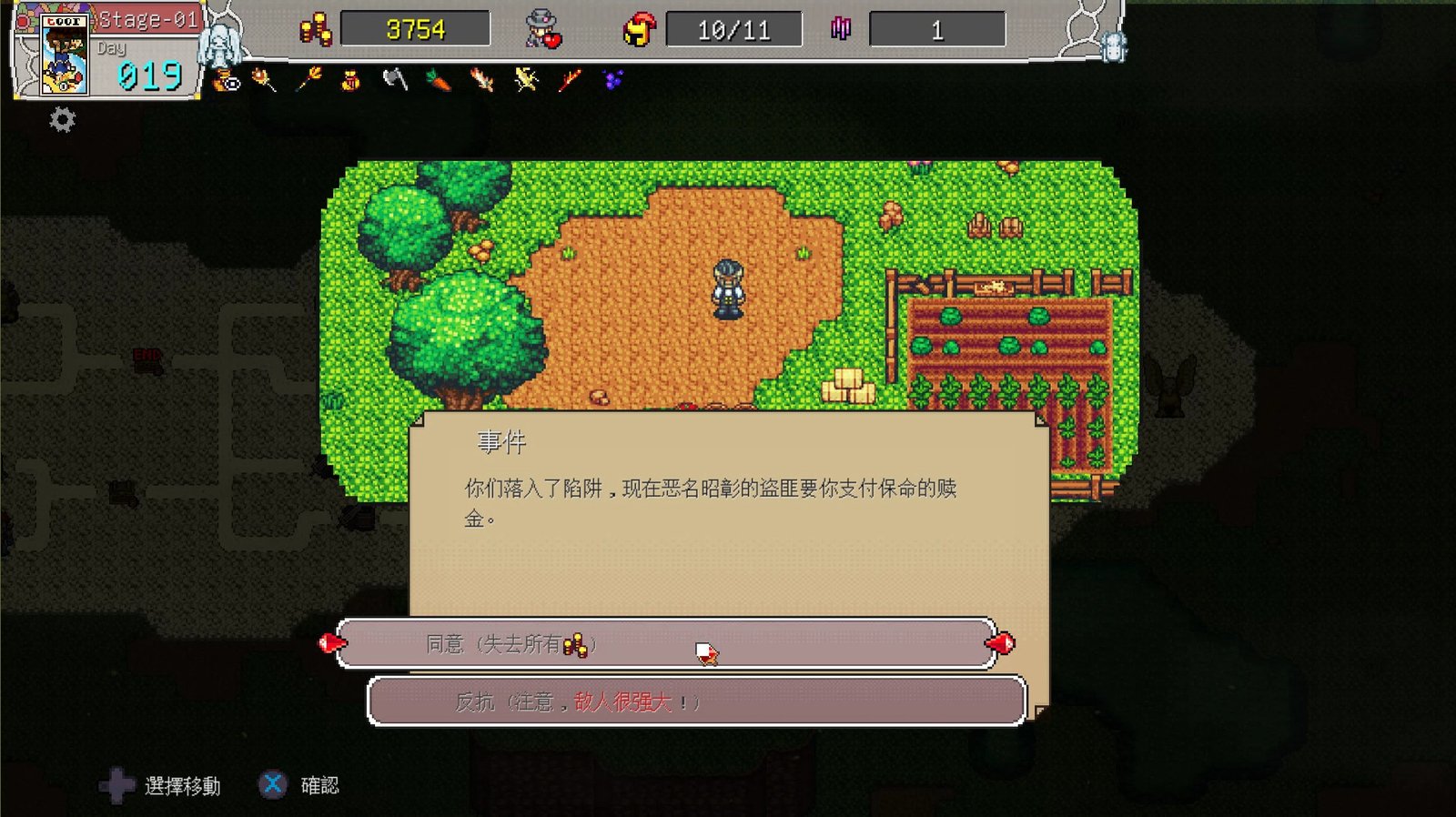
Task: Select the torch staff item icon
Action: tap(260, 79)
